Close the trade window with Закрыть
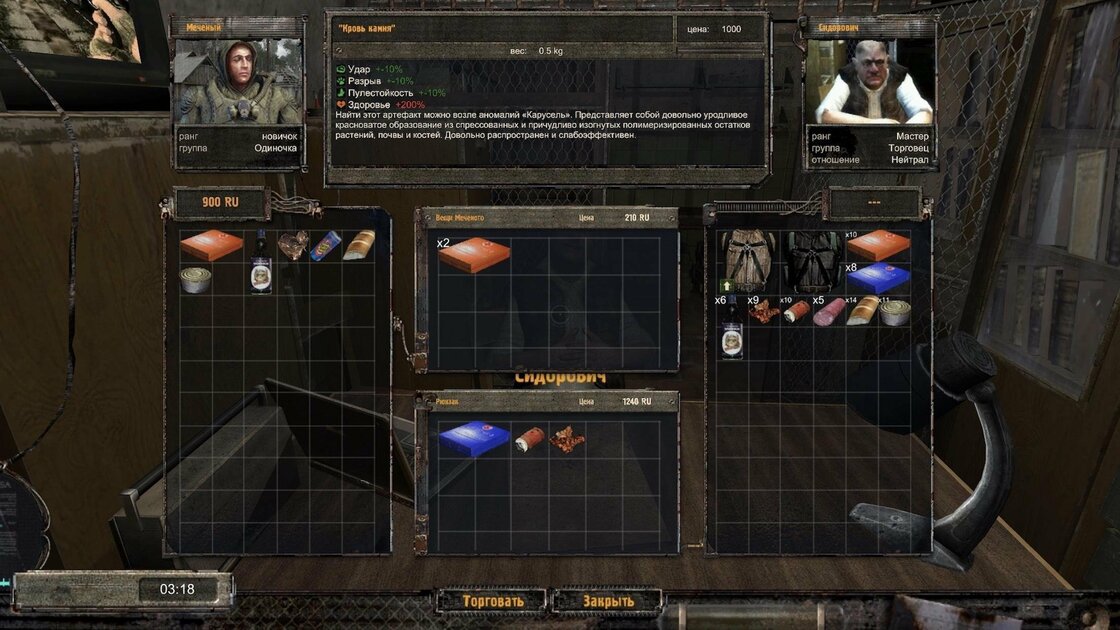Screen dimensions: 1120x630 pos(608,601)
